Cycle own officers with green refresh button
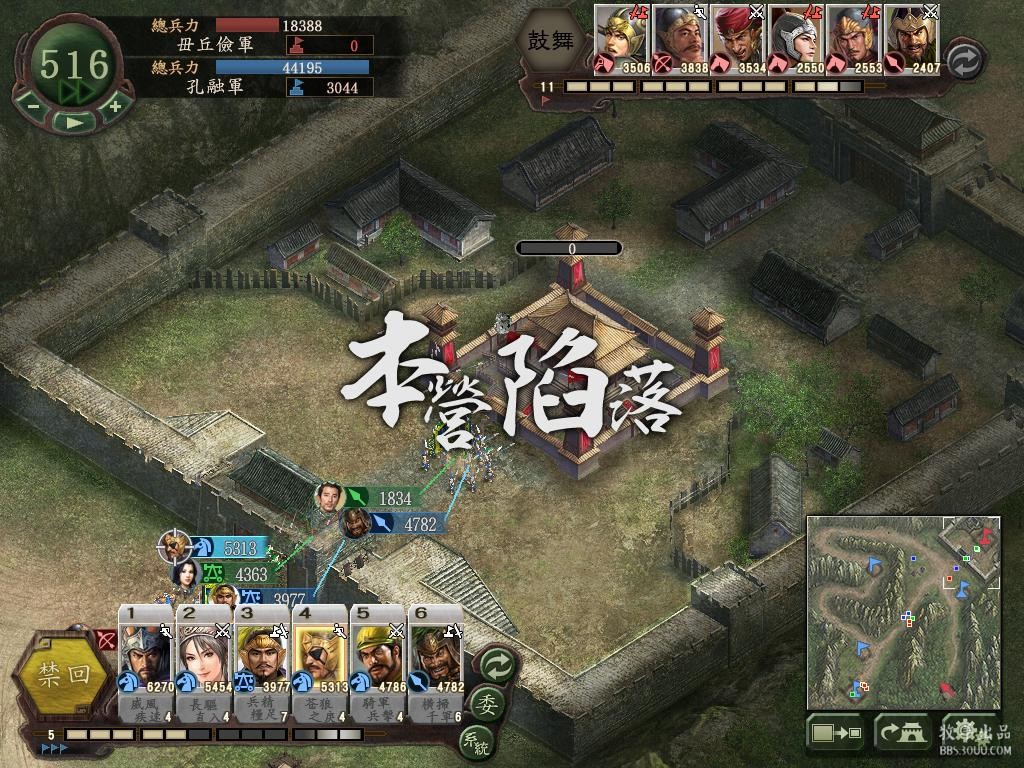 (x=496, y=663)
